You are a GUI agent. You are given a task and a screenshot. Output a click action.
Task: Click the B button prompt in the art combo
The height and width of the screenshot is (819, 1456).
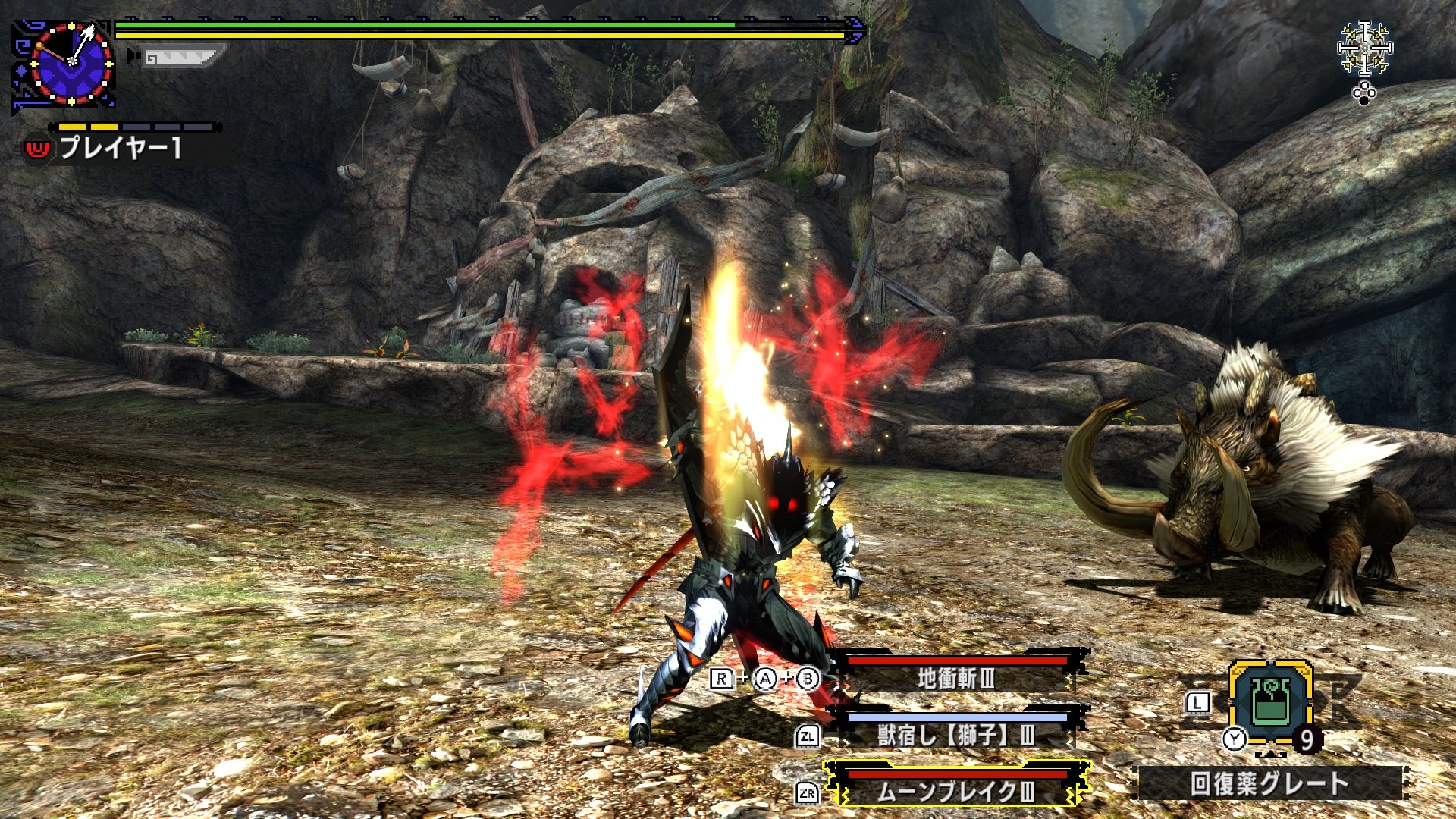(808, 679)
